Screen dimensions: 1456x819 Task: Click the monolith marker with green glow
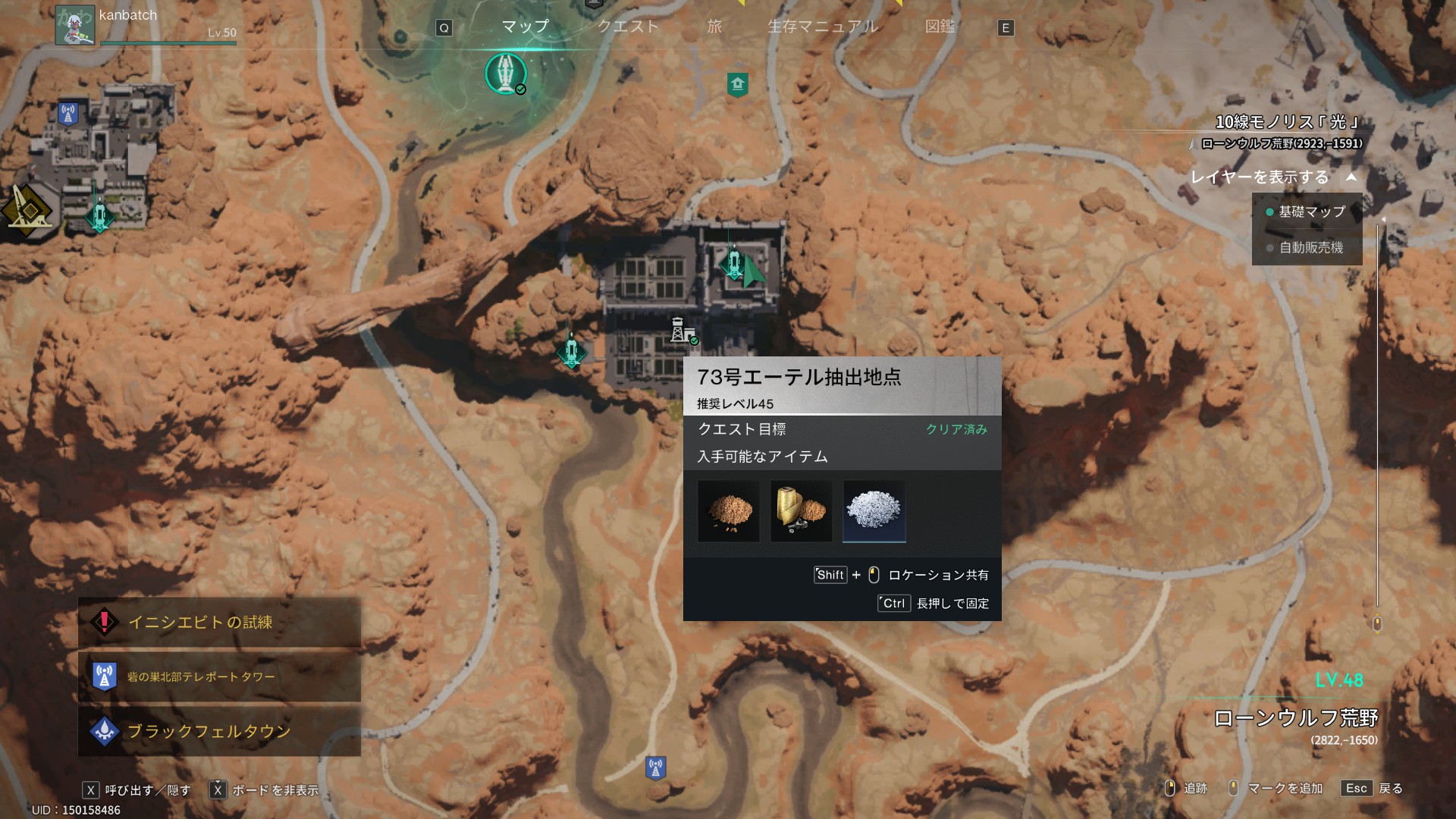click(505, 74)
